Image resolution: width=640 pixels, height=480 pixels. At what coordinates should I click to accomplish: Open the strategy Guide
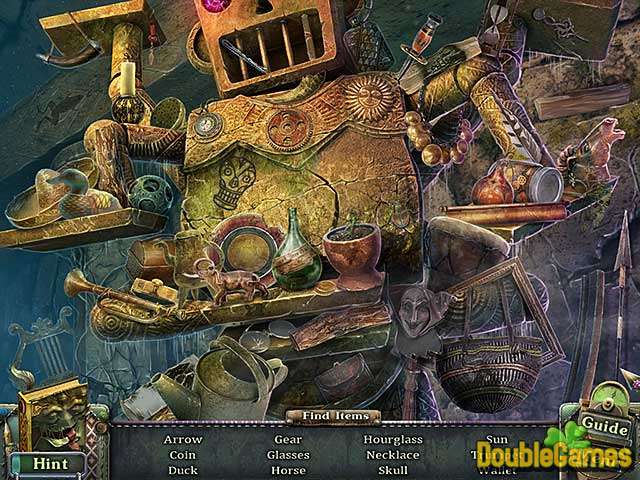pyautogui.click(x=603, y=428)
